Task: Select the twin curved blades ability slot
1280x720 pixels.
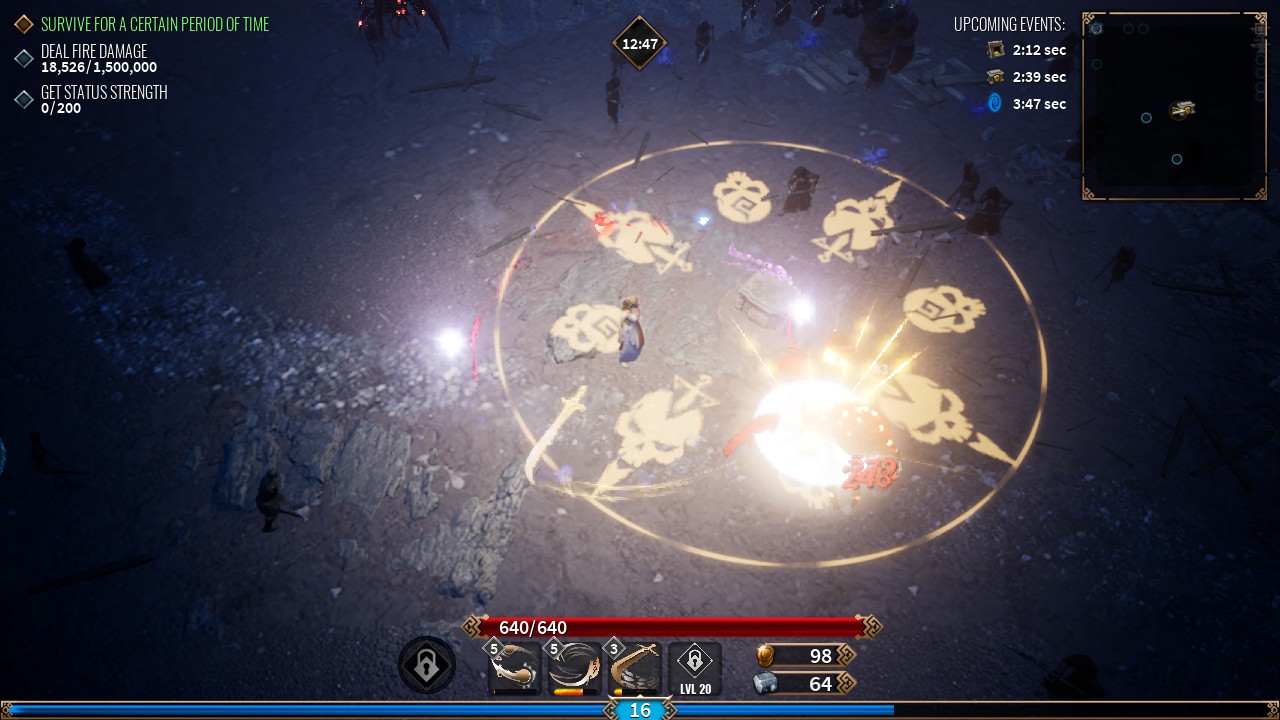Action: (515, 668)
